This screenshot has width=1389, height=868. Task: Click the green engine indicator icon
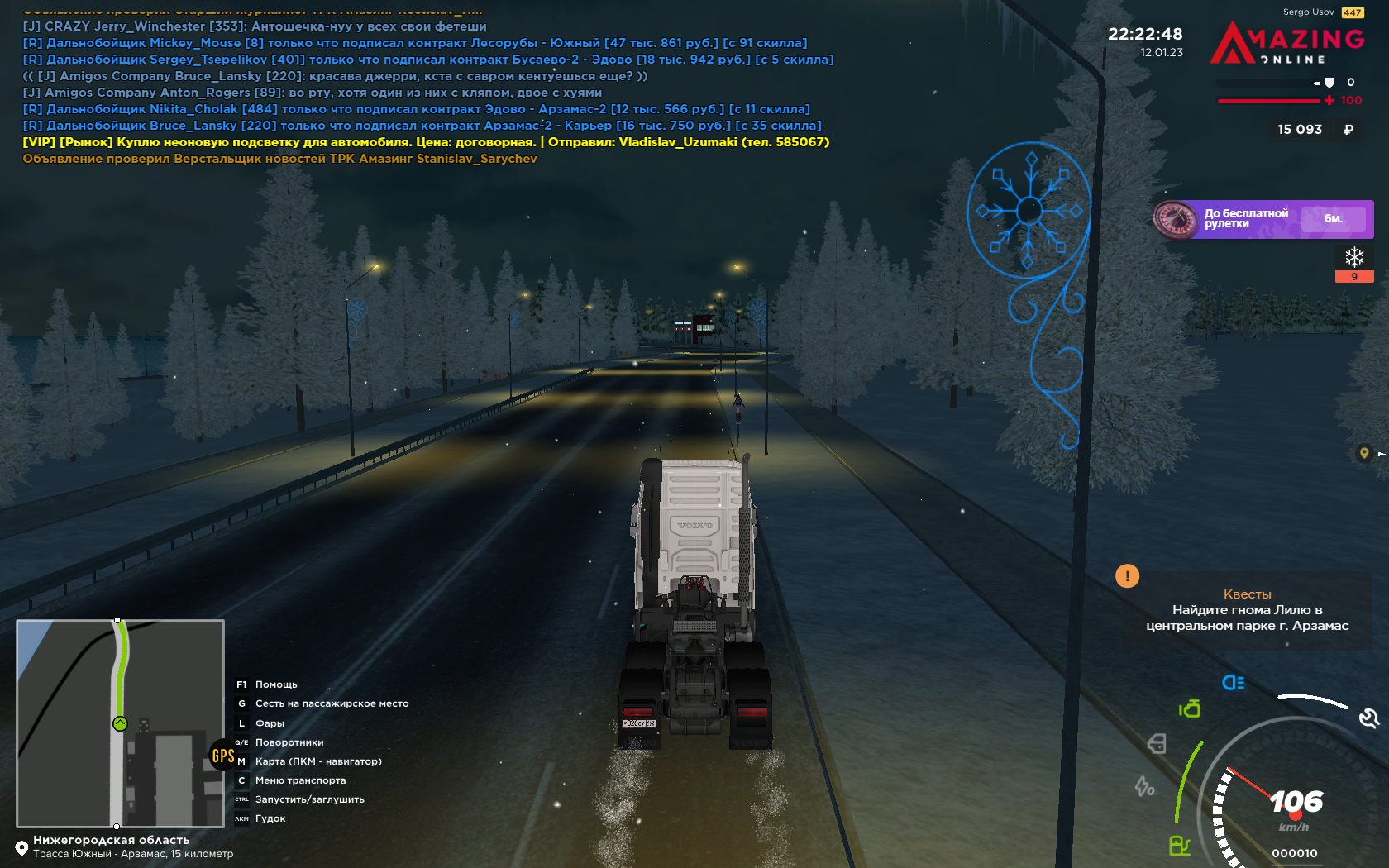1190,708
